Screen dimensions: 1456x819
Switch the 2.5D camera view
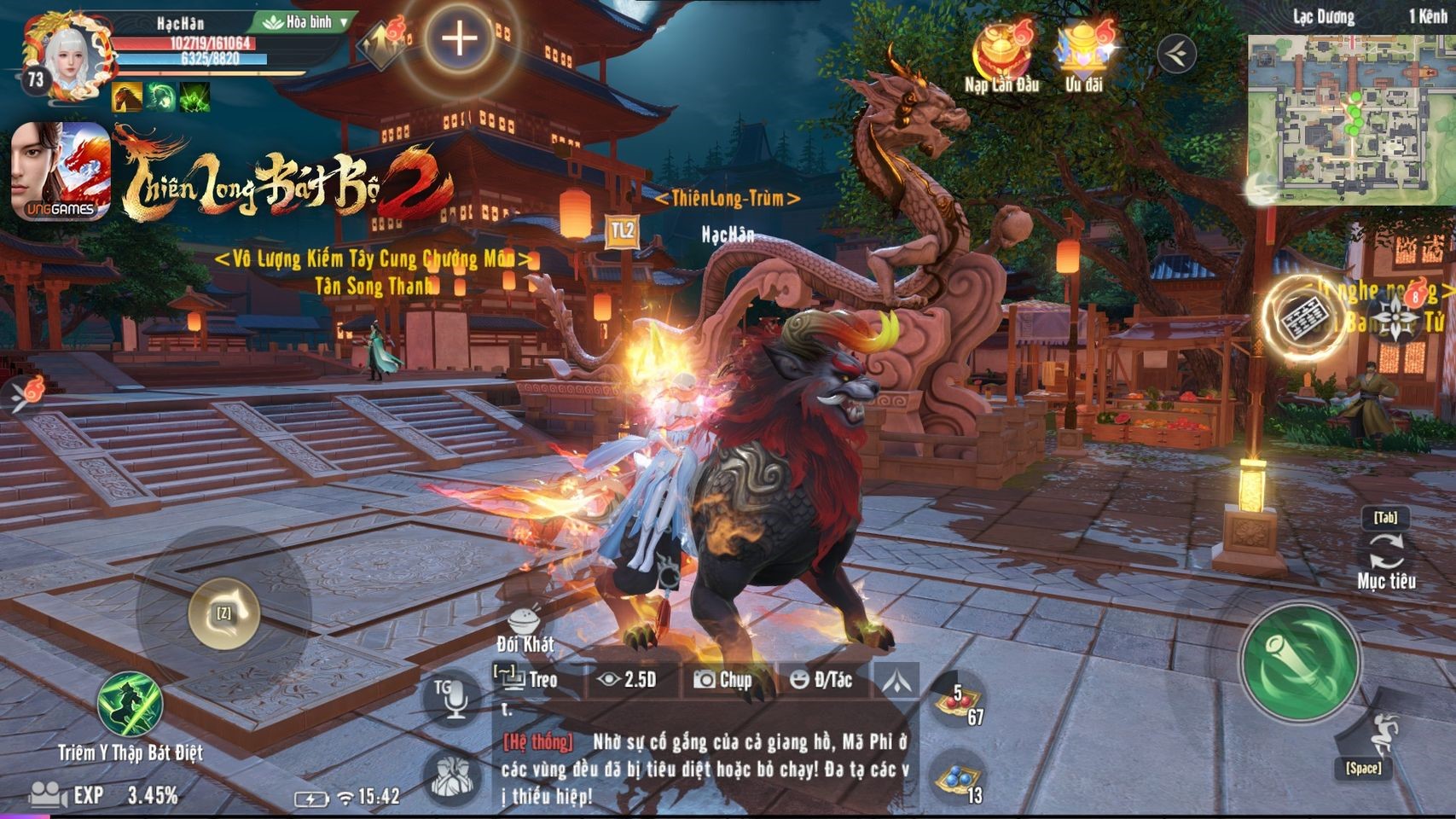(628, 679)
